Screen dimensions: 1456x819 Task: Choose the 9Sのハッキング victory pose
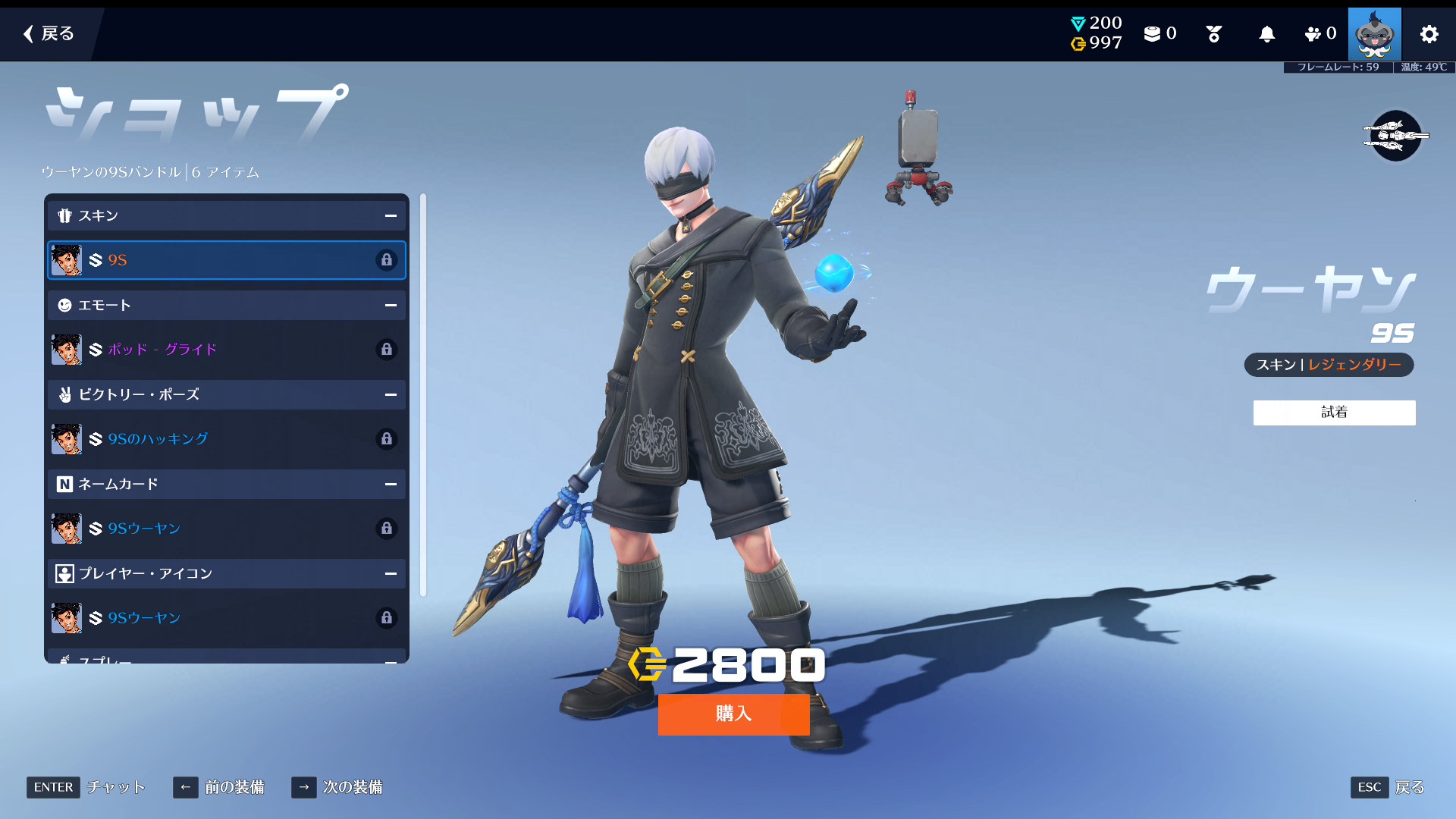pos(226,439)
